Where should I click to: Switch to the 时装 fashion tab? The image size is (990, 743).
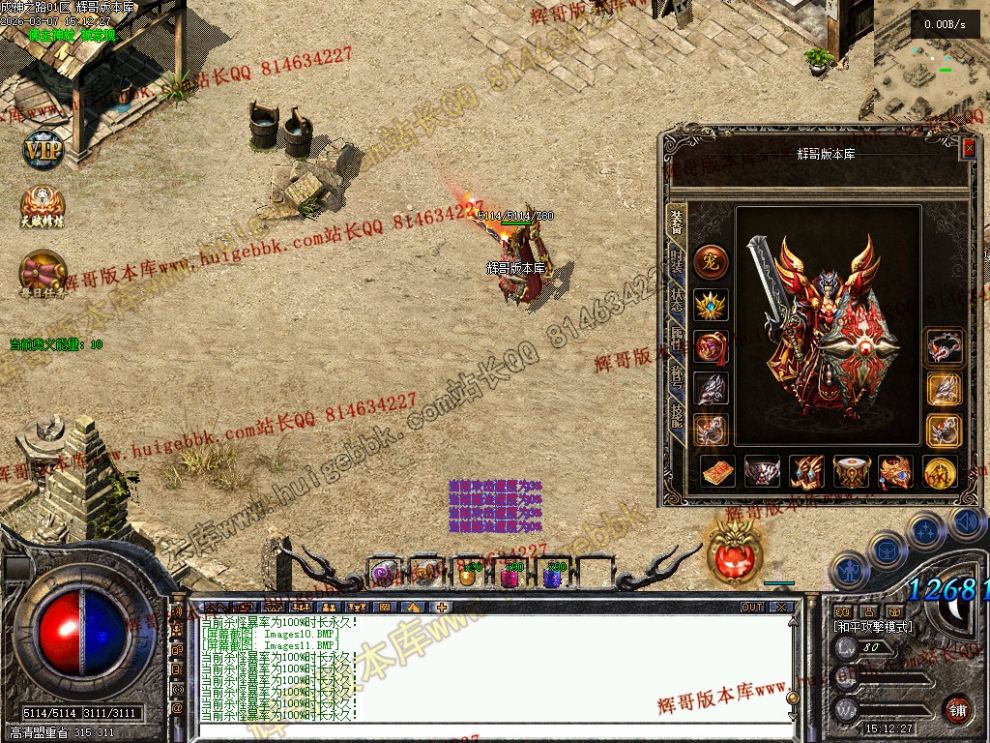(677, 267)
